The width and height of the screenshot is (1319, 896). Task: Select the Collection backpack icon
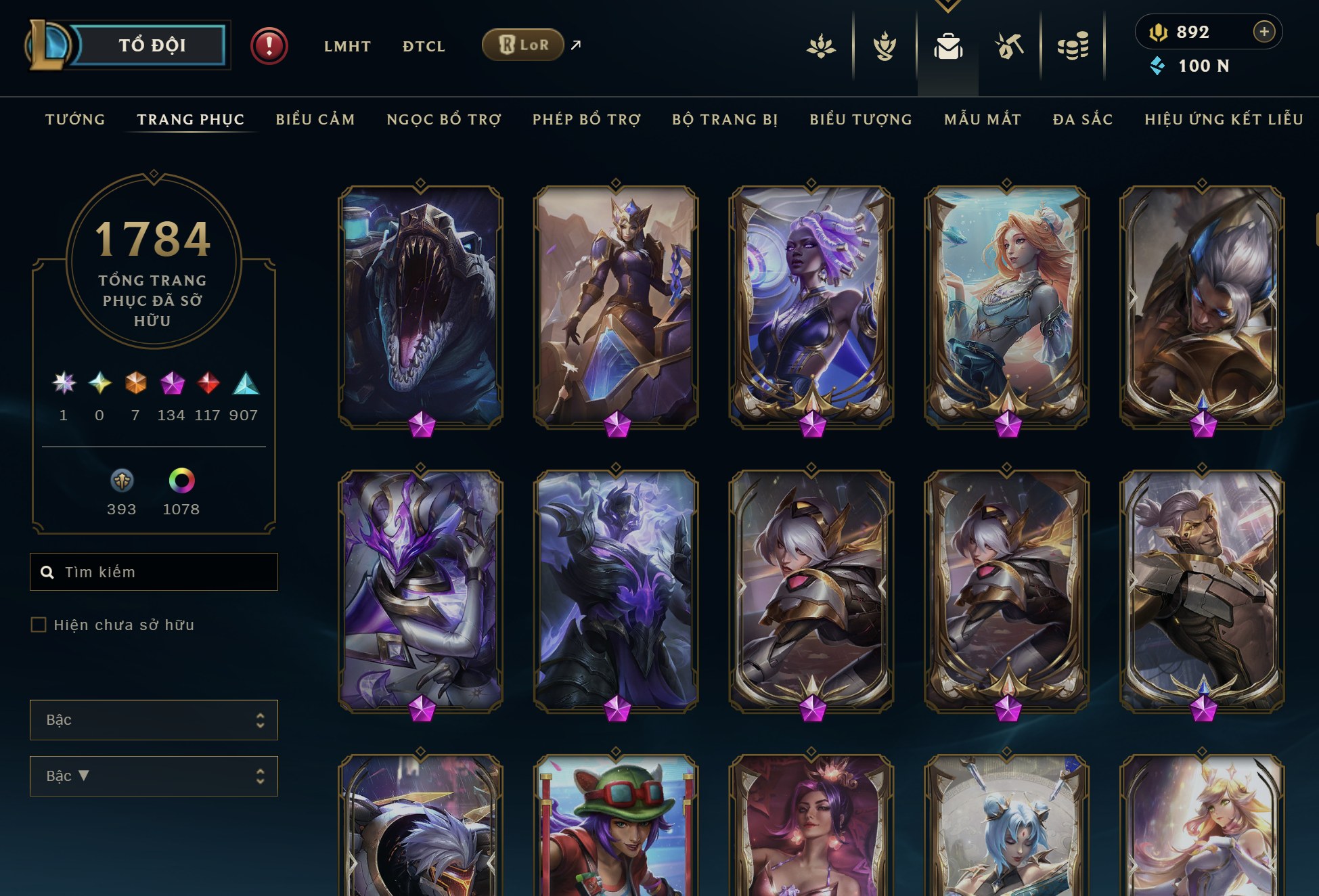(948, 45)
